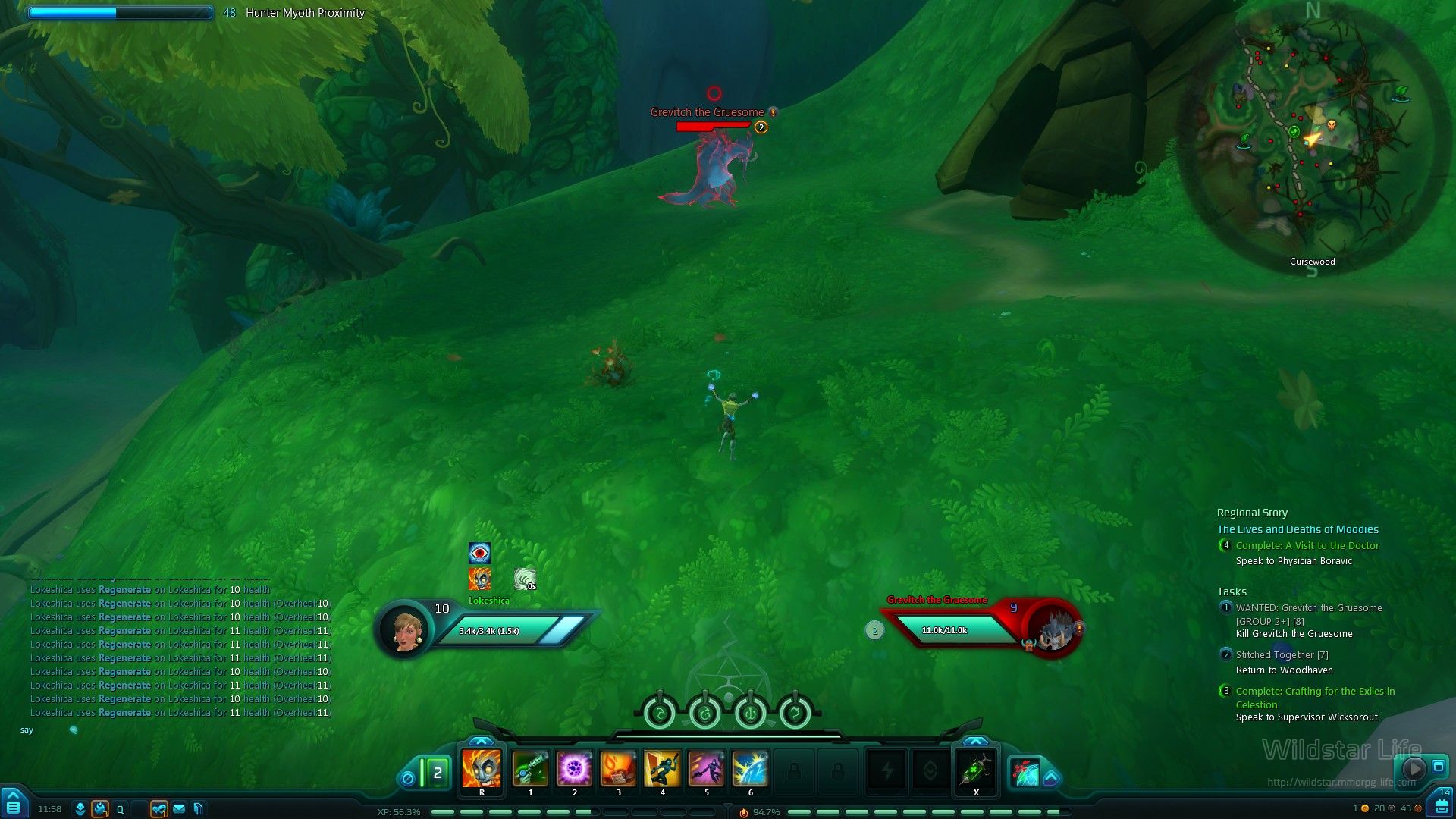Use the purple dash ability in slot 5

pyautogui.click(x=706, y=769)
